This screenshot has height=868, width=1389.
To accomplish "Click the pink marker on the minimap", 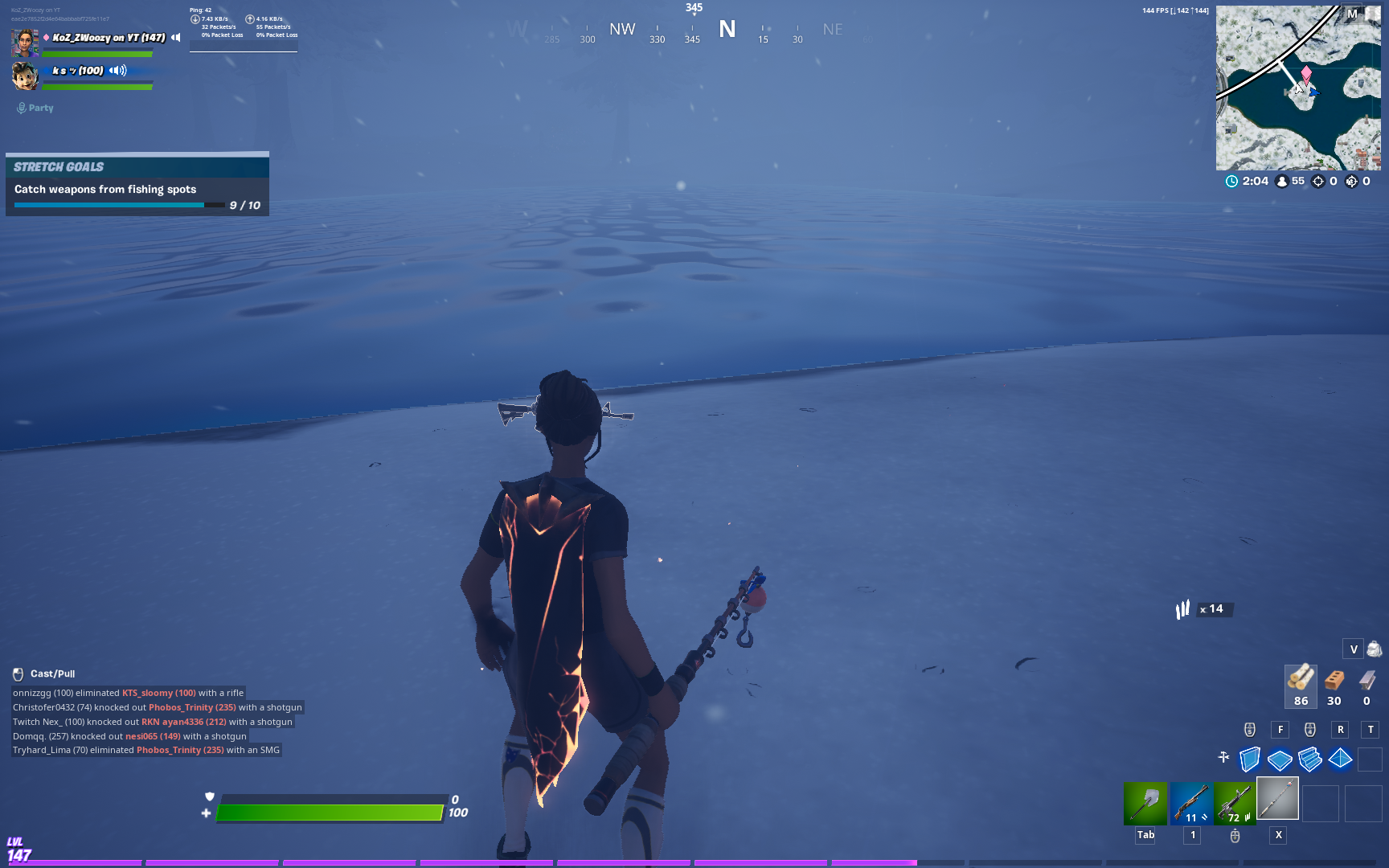I will 1306,75.
